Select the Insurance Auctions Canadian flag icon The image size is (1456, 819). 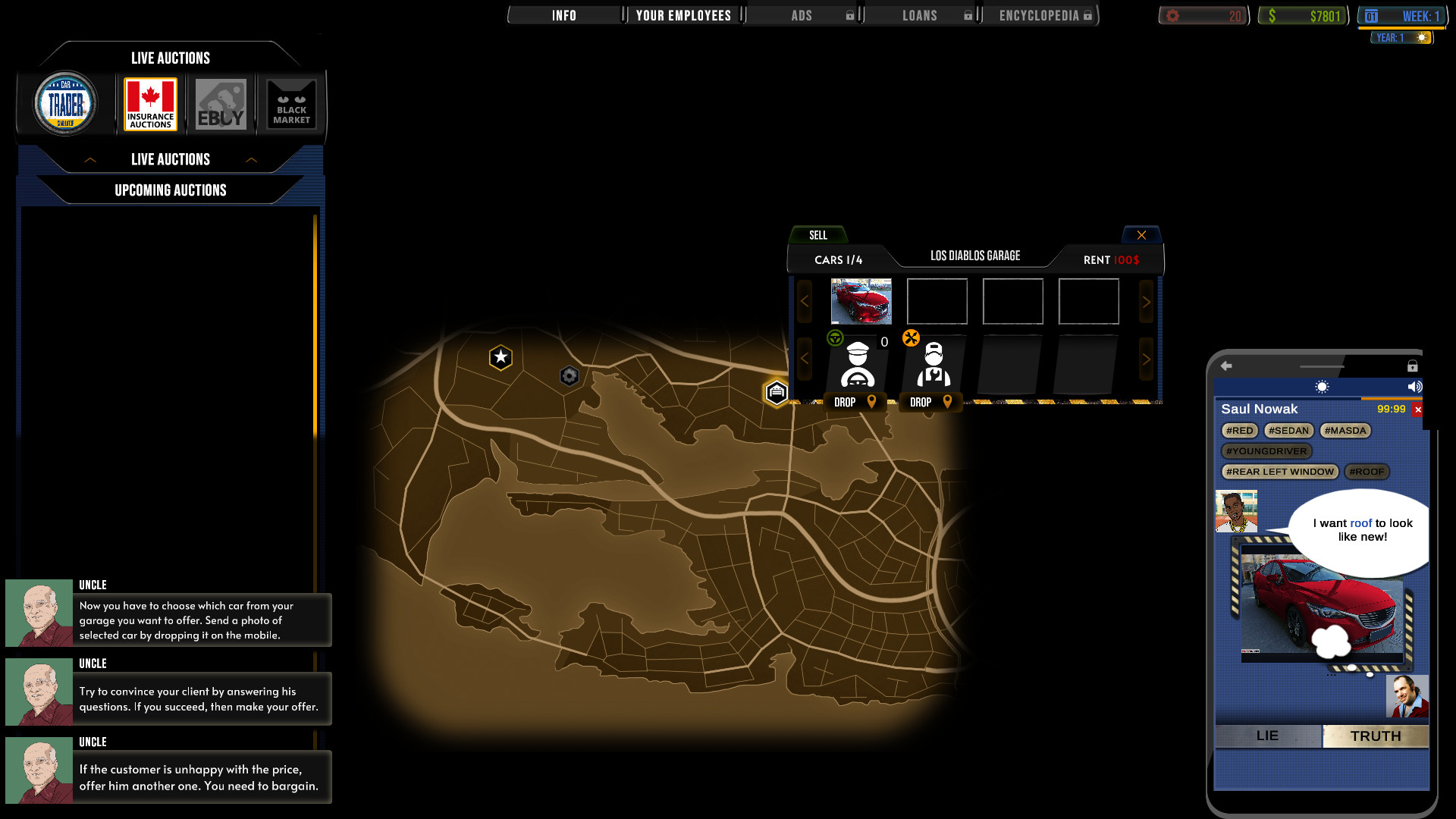pyautogui.click(x=149, y=102)
